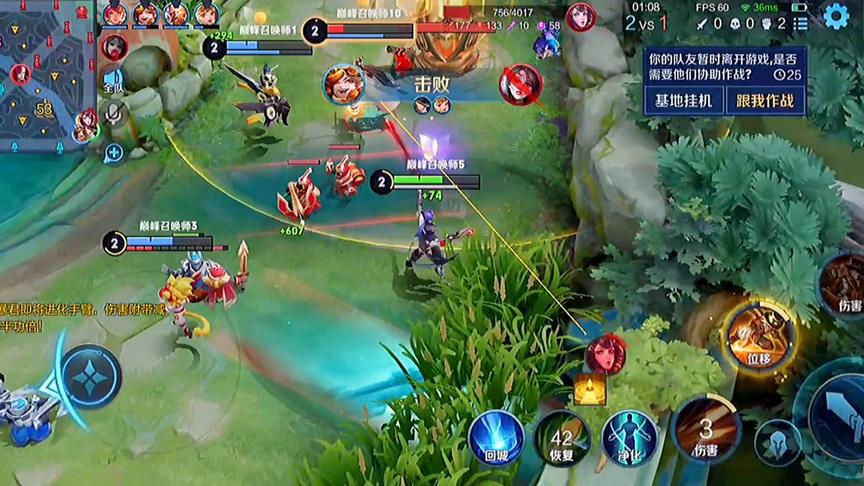
Task: Open the quick chat plus bubble
Action: click(114, 152)
